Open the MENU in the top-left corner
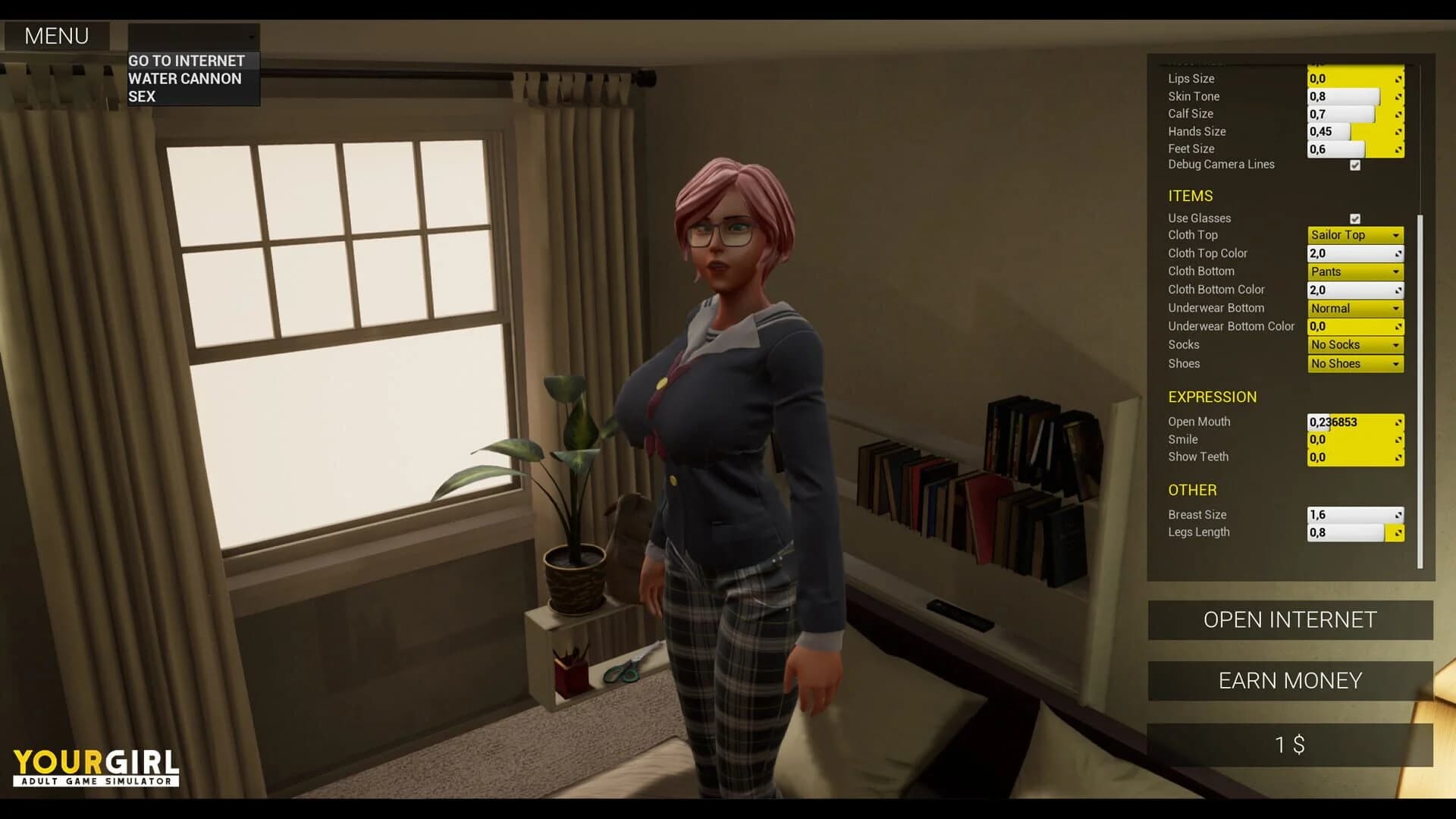Viewport: 1456px width, 819px height. coord(56,36)
